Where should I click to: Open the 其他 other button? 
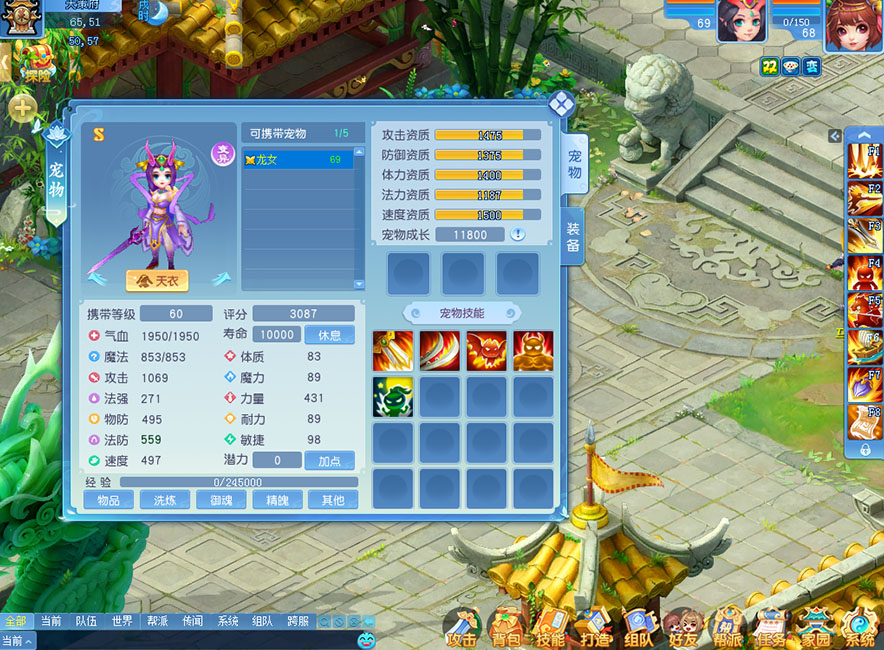tap(332, 500)
